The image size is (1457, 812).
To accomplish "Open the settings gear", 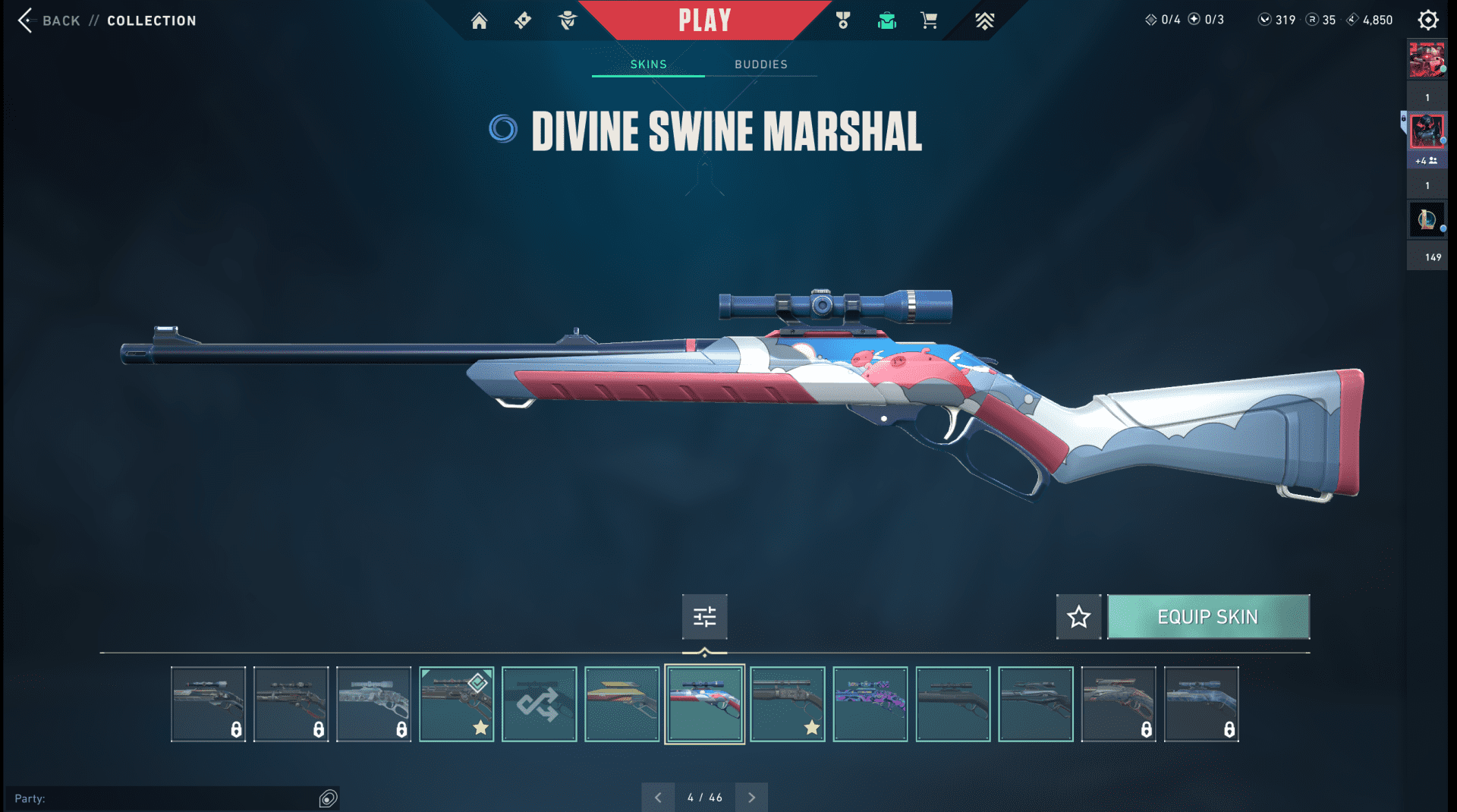I will [1427, 20].
